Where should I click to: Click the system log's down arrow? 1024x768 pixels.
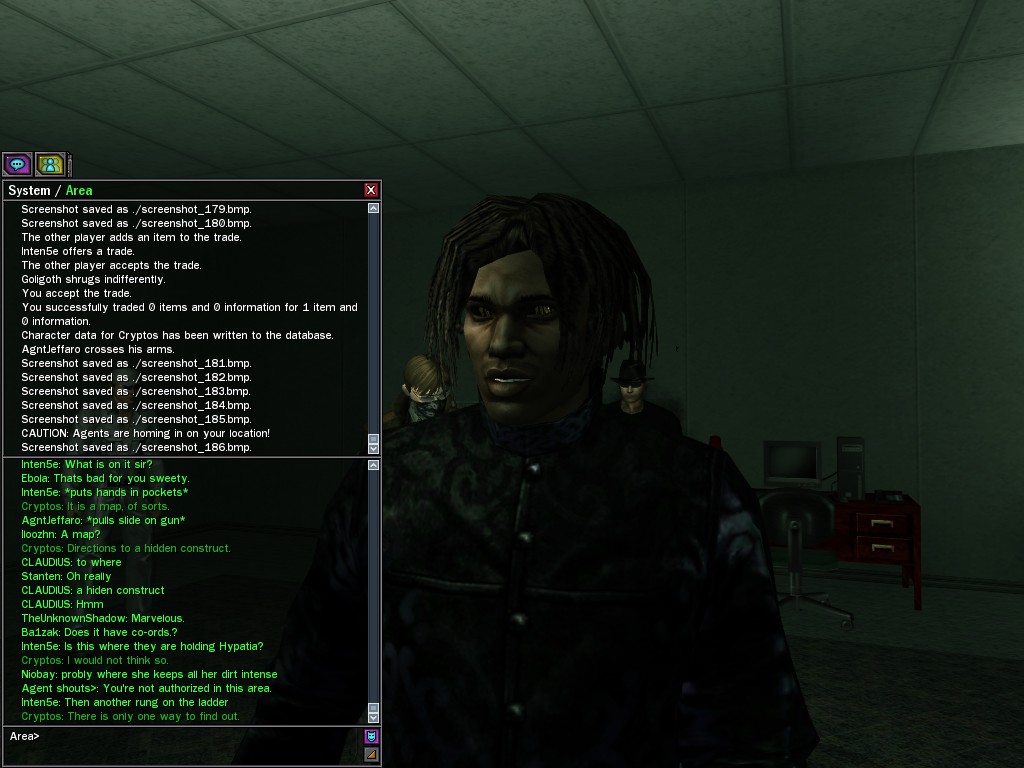(374, 446)
